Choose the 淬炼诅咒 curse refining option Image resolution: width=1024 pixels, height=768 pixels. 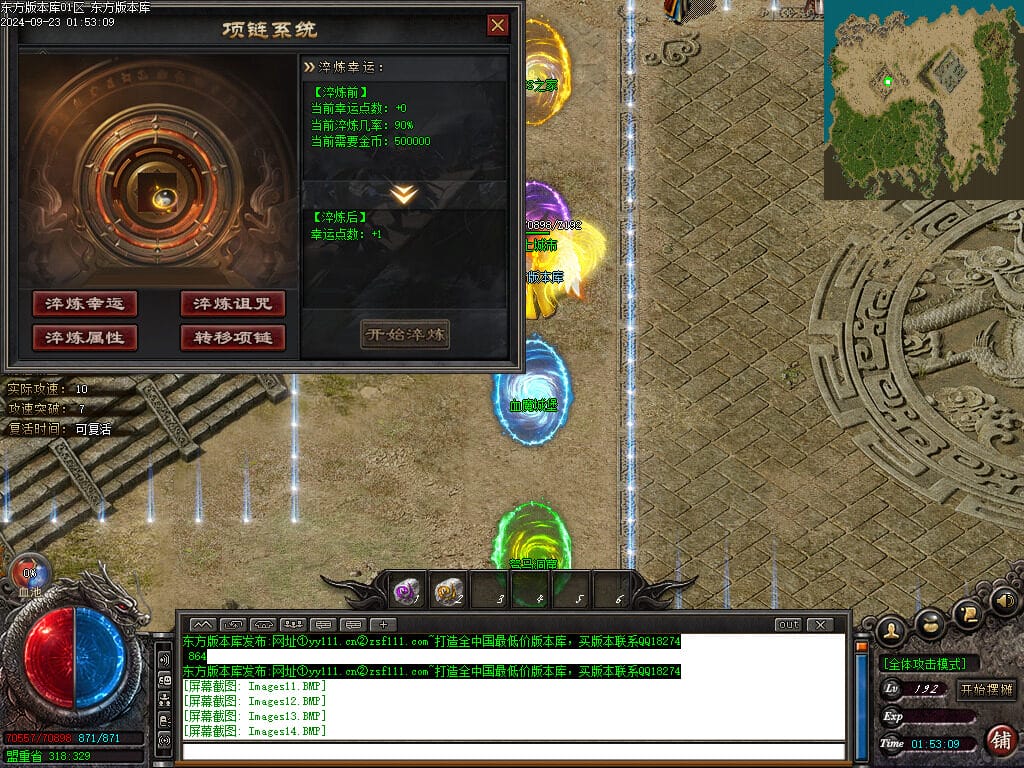click(233, 304)
